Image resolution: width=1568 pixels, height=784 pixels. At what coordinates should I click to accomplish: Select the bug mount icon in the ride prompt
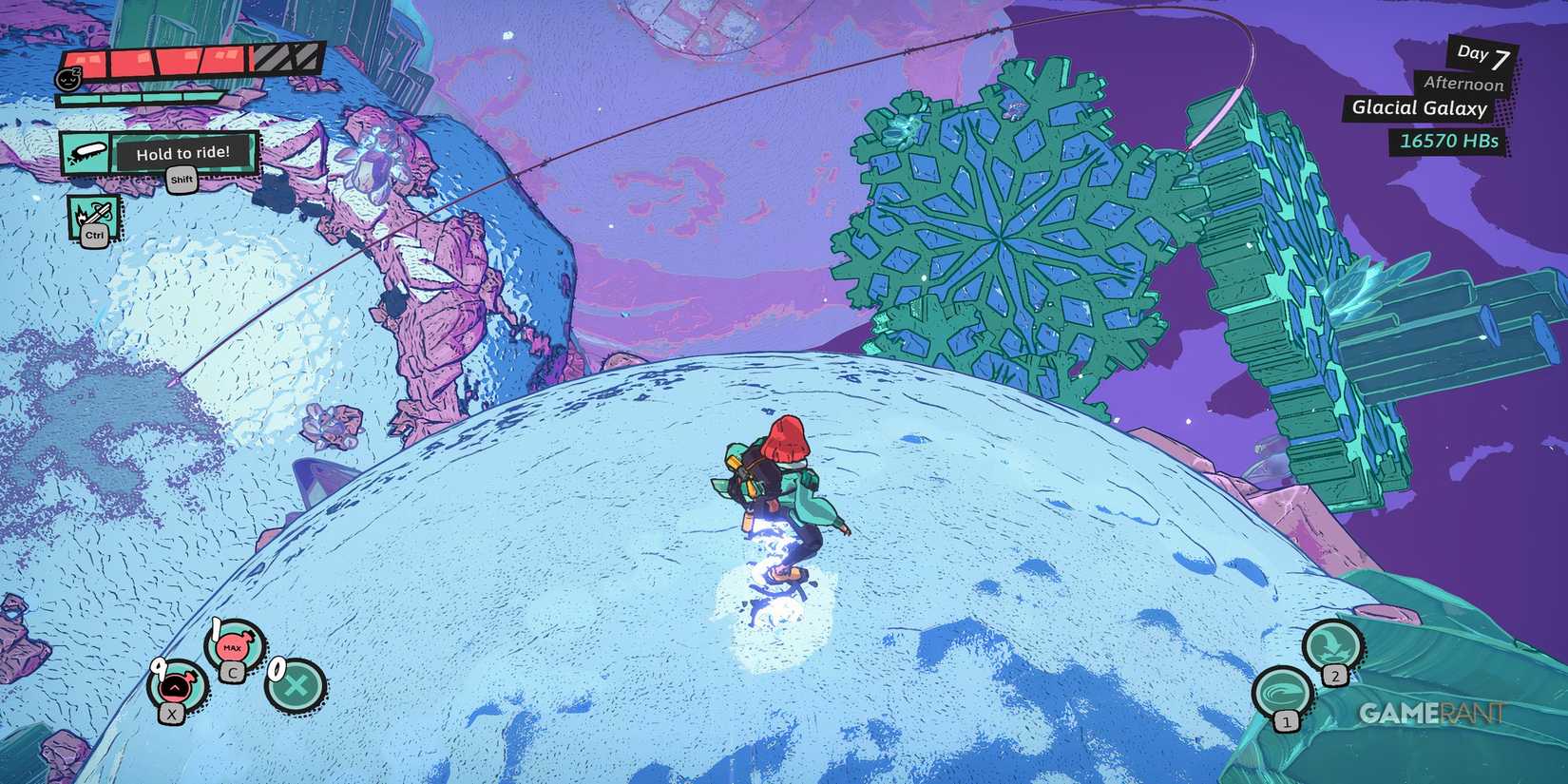coord(87,152)
